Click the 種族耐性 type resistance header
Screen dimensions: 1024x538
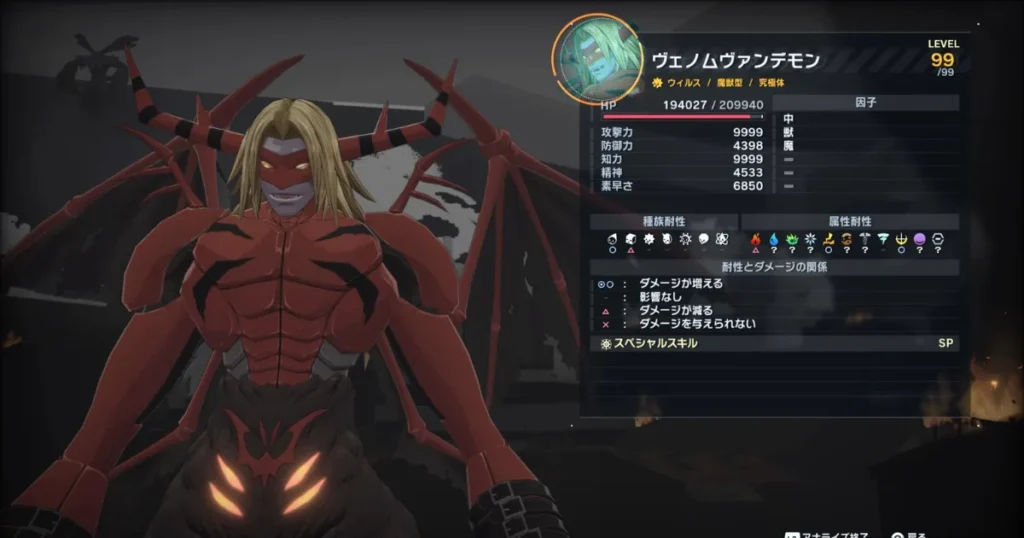[x=664, y=221]
